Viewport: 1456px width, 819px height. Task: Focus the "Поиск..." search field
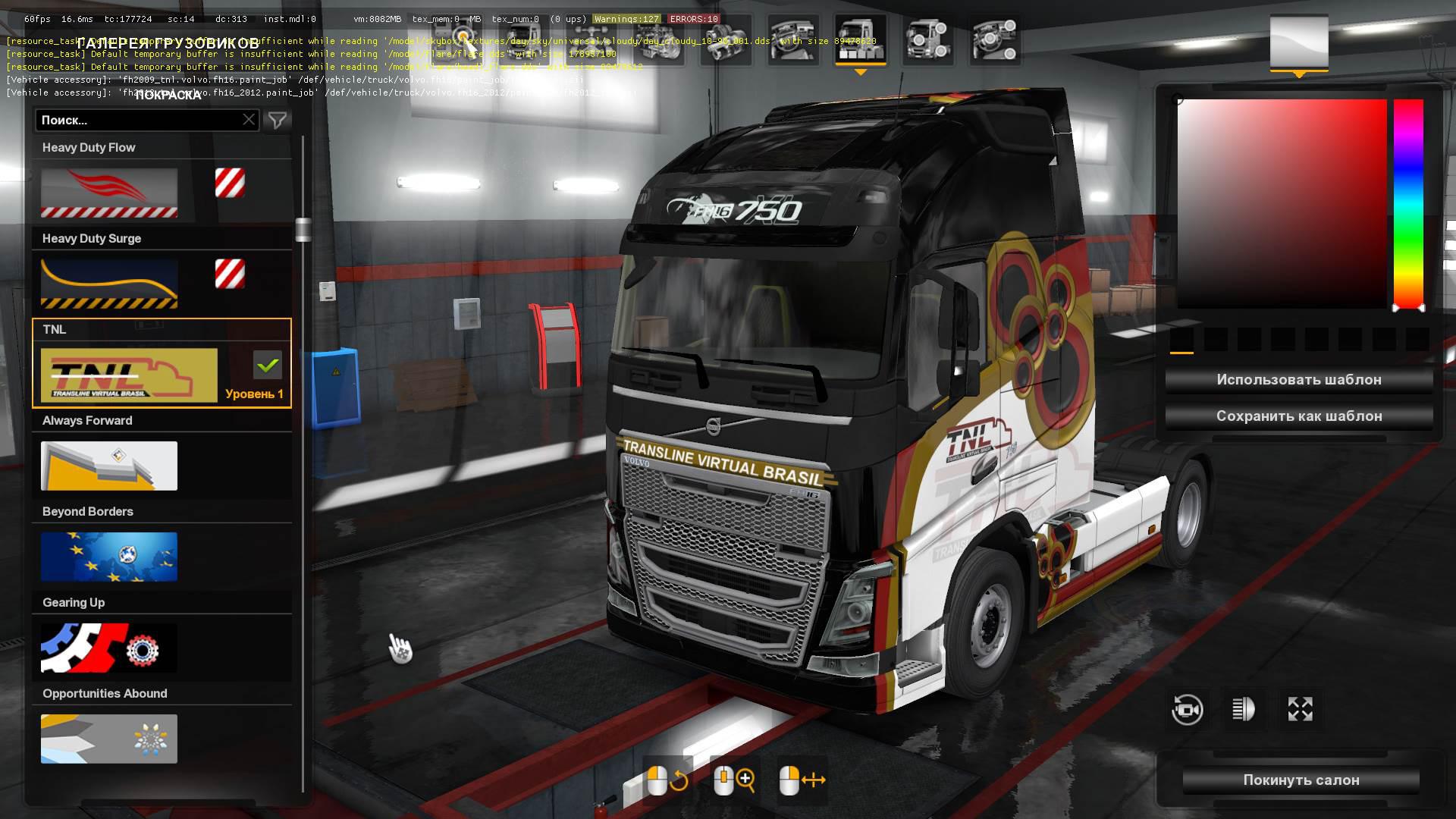(136, 120)
